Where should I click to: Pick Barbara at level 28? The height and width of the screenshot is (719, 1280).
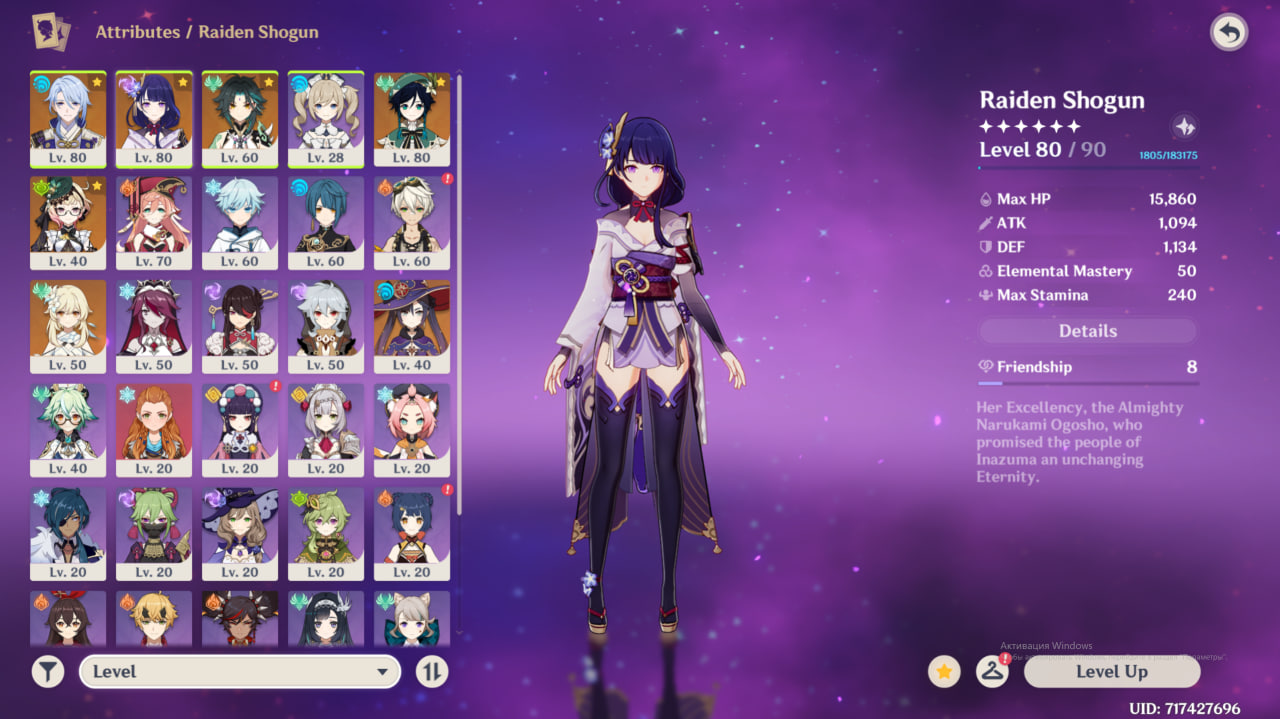coord(326,118)
